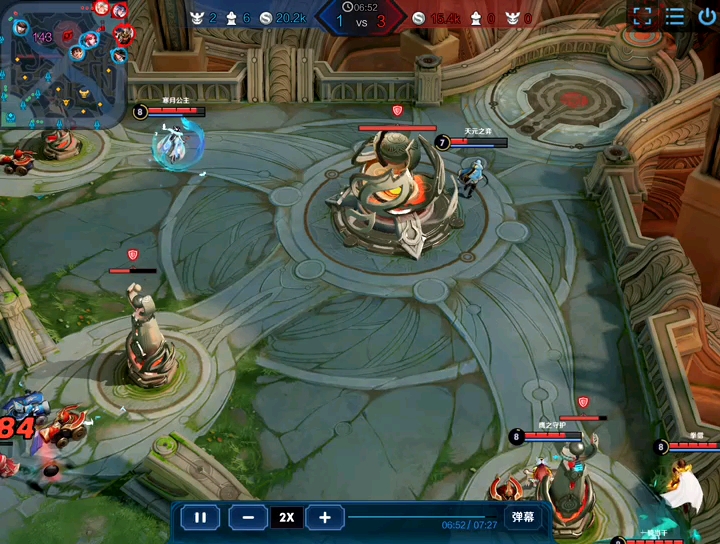The width and height of the screenshot is (720, 544).
Task: Increase playback speed with the plus button
Action: 324,517
